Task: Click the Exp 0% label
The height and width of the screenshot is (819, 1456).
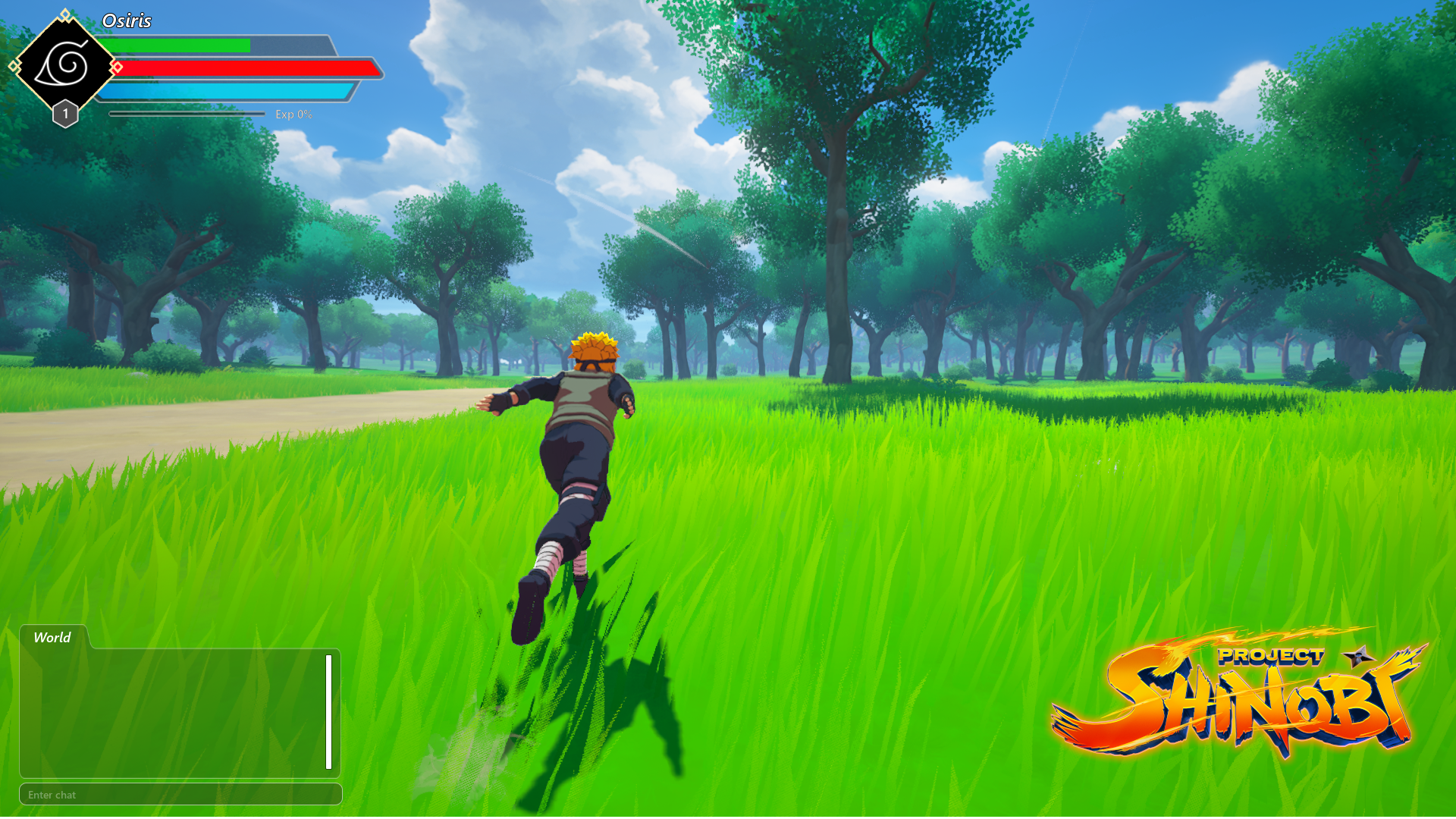Action: (x=294, y=115)
